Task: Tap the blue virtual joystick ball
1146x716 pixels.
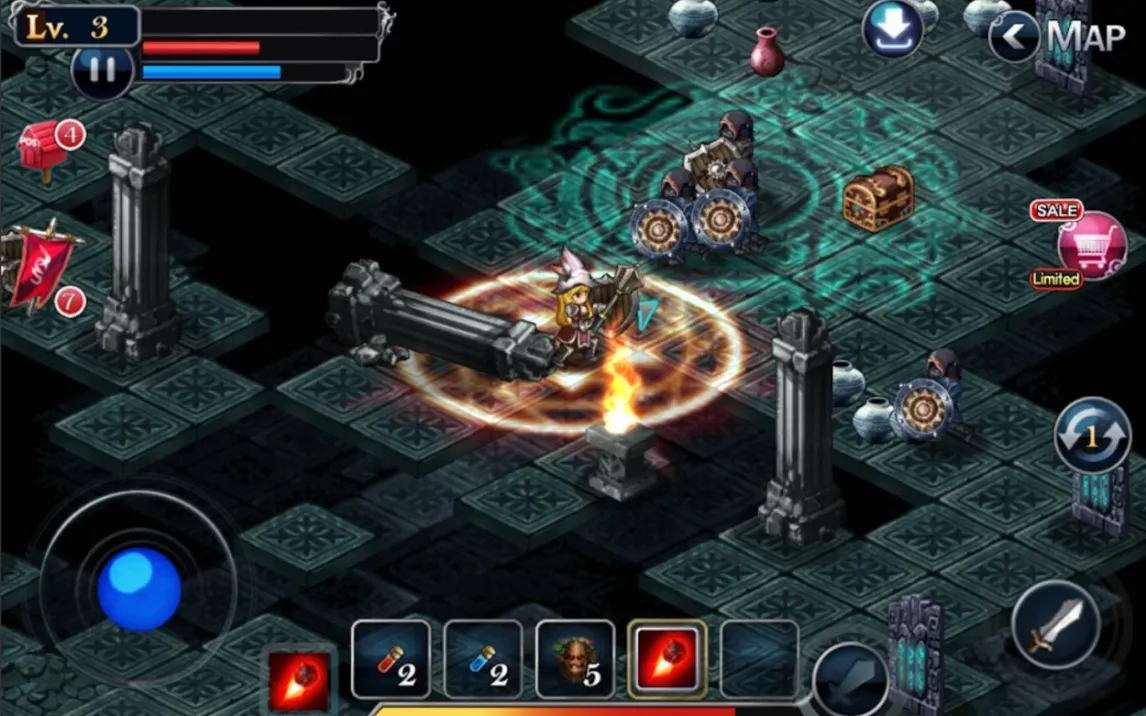Action: [x=139, y=589]
